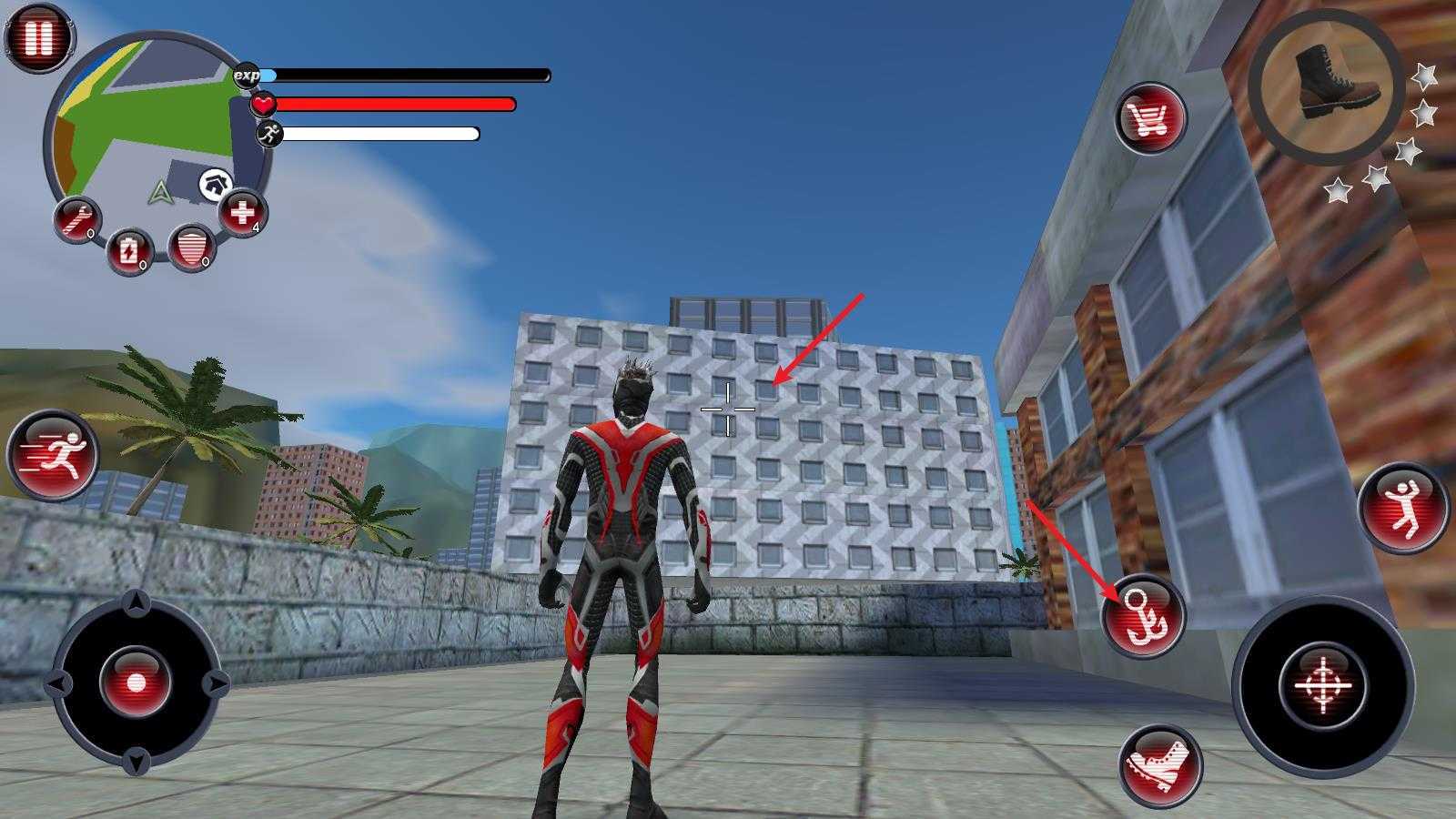Use the medkit health item
The height and width of the screenshot is (819, 1456).
[242, 214]
